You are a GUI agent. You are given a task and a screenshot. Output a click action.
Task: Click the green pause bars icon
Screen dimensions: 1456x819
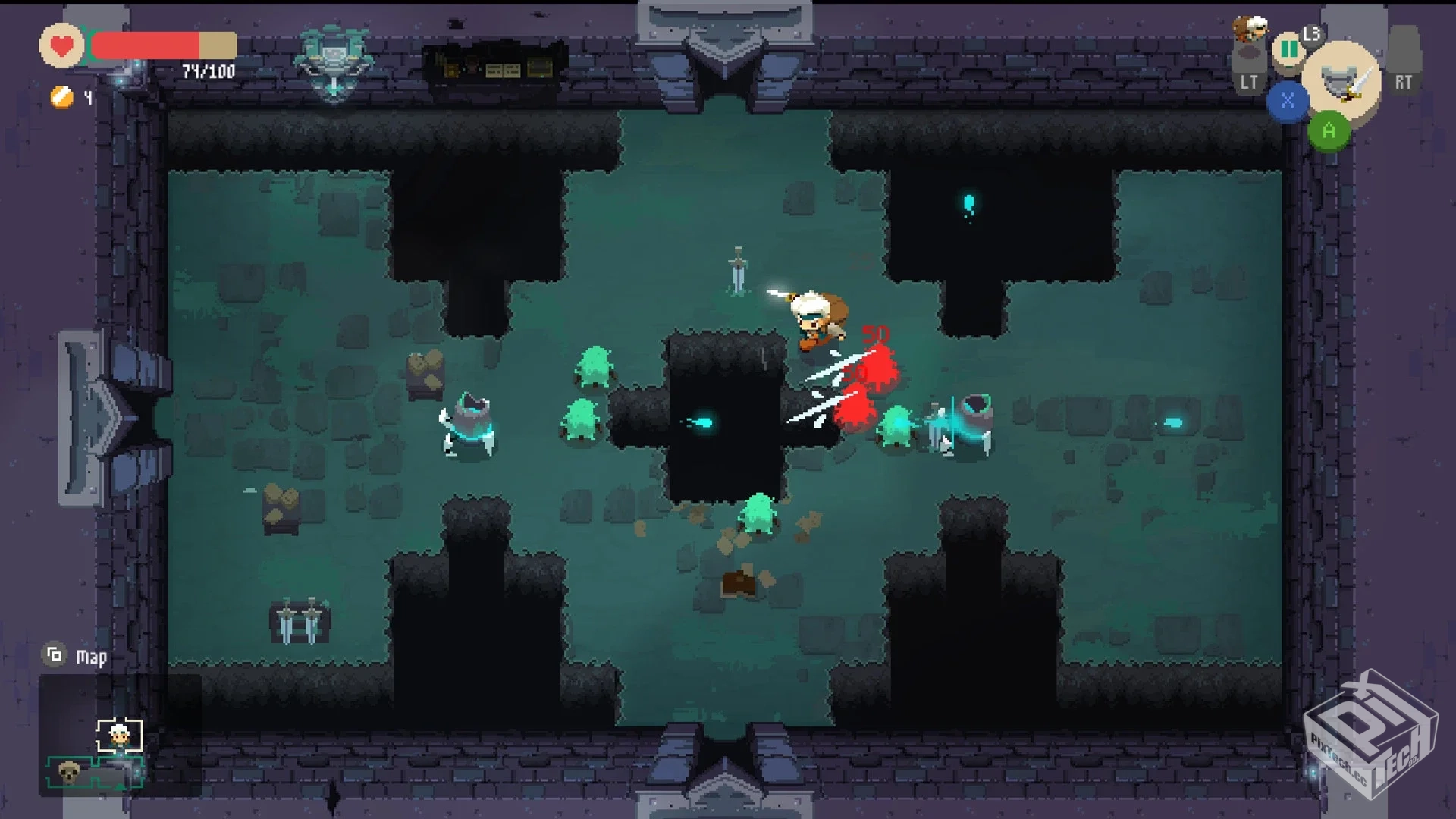tap(1288, 49)
